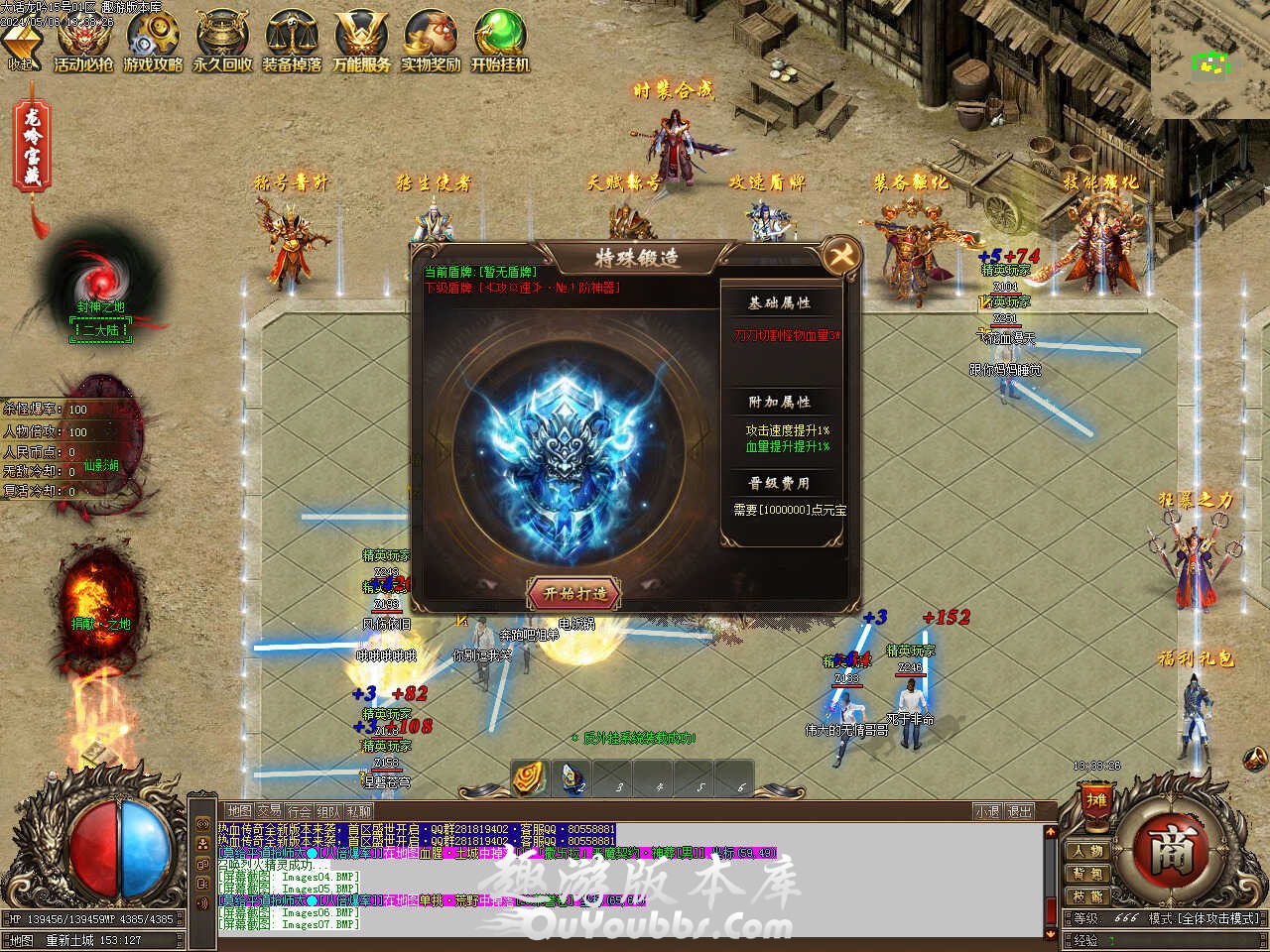Screen dimensions: 1270x952
Task: Click the 开始打造 start forging button
Action: 573,593
